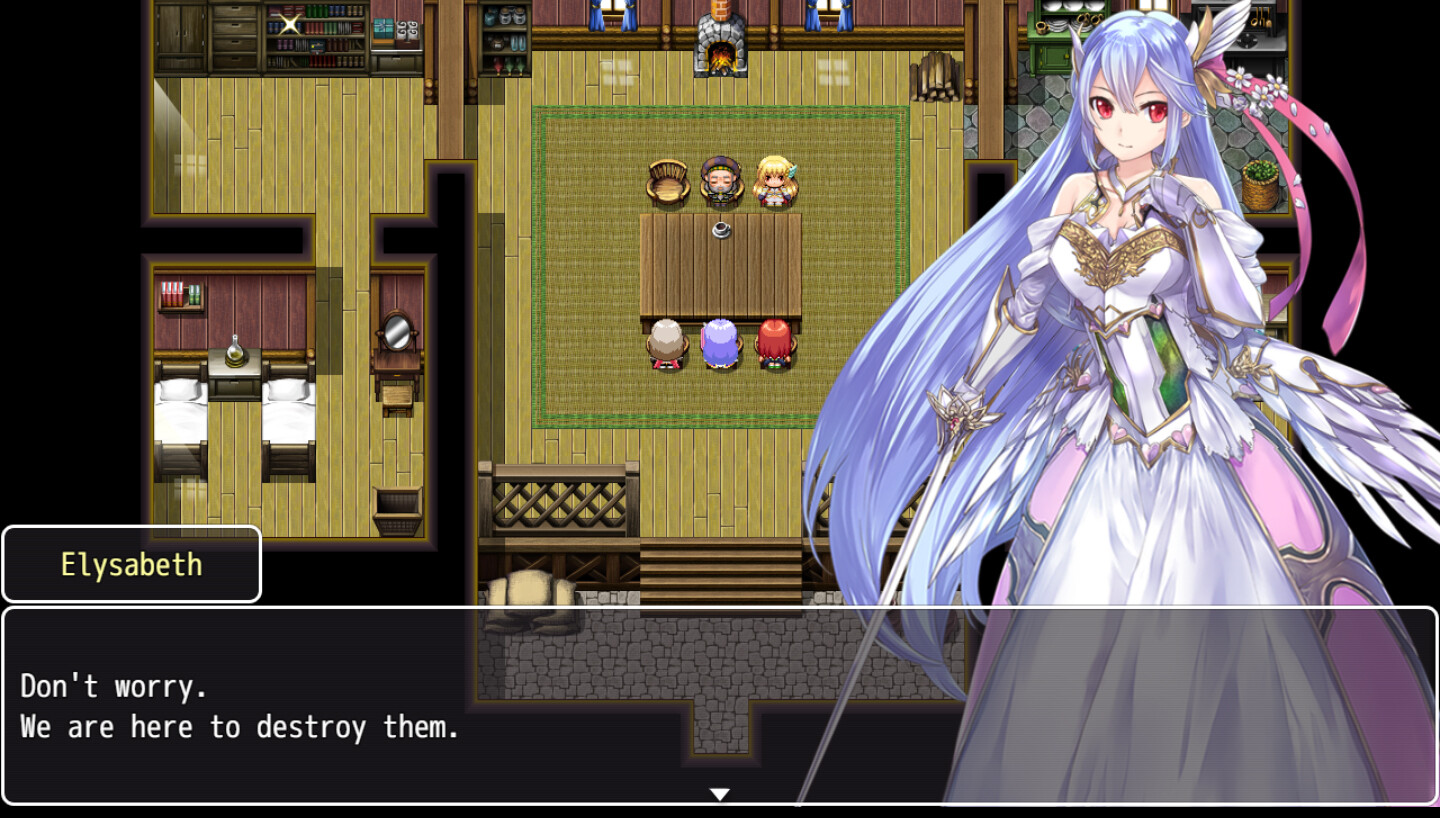
Task: Select the Elysabeth name box
Action: [x=130, y=563]
